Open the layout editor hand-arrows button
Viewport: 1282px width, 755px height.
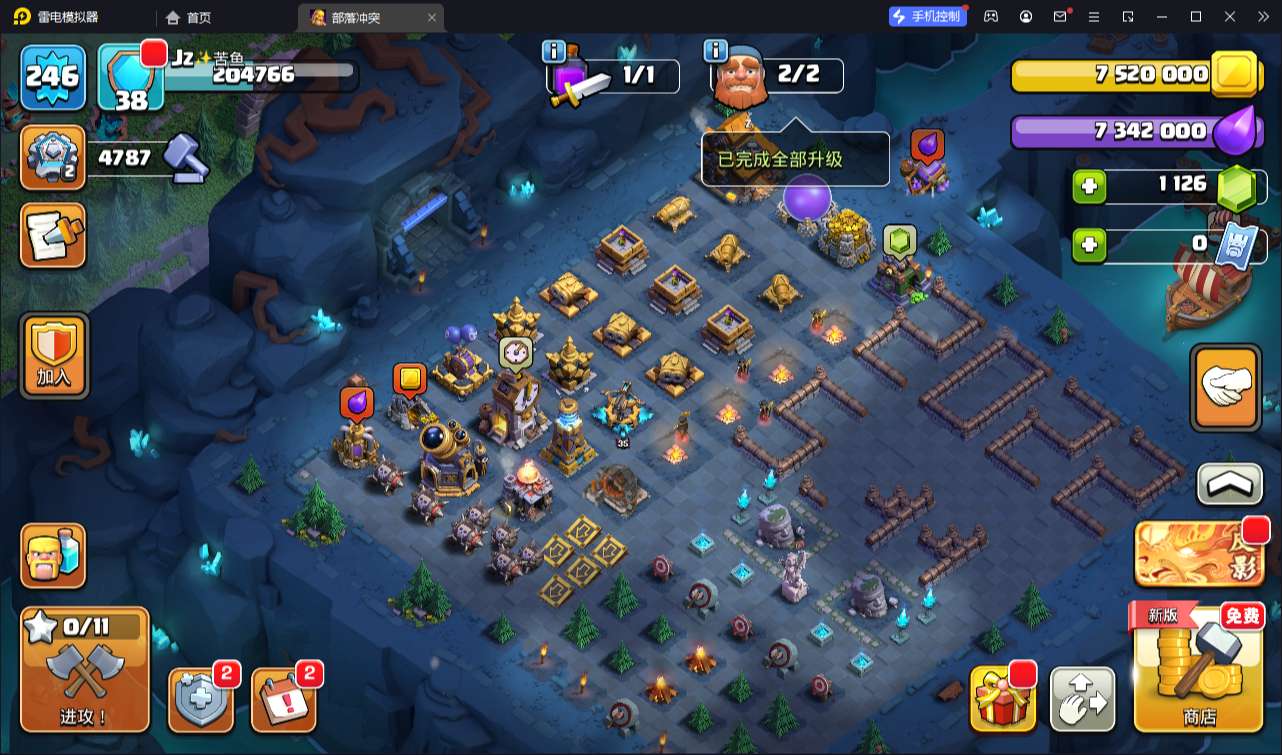(1082, 698)
